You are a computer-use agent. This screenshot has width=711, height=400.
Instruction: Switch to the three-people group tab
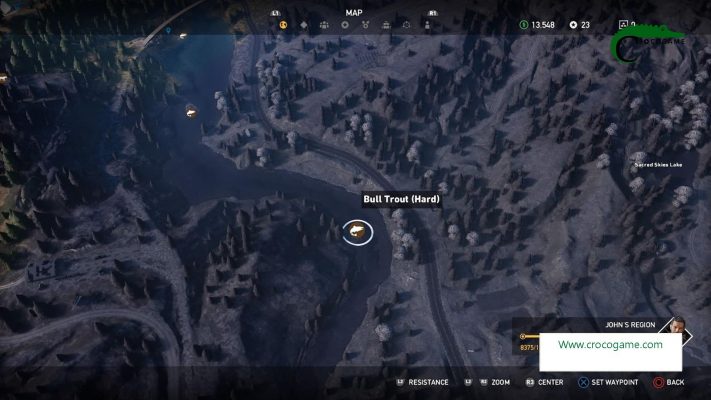click(324, 24)
